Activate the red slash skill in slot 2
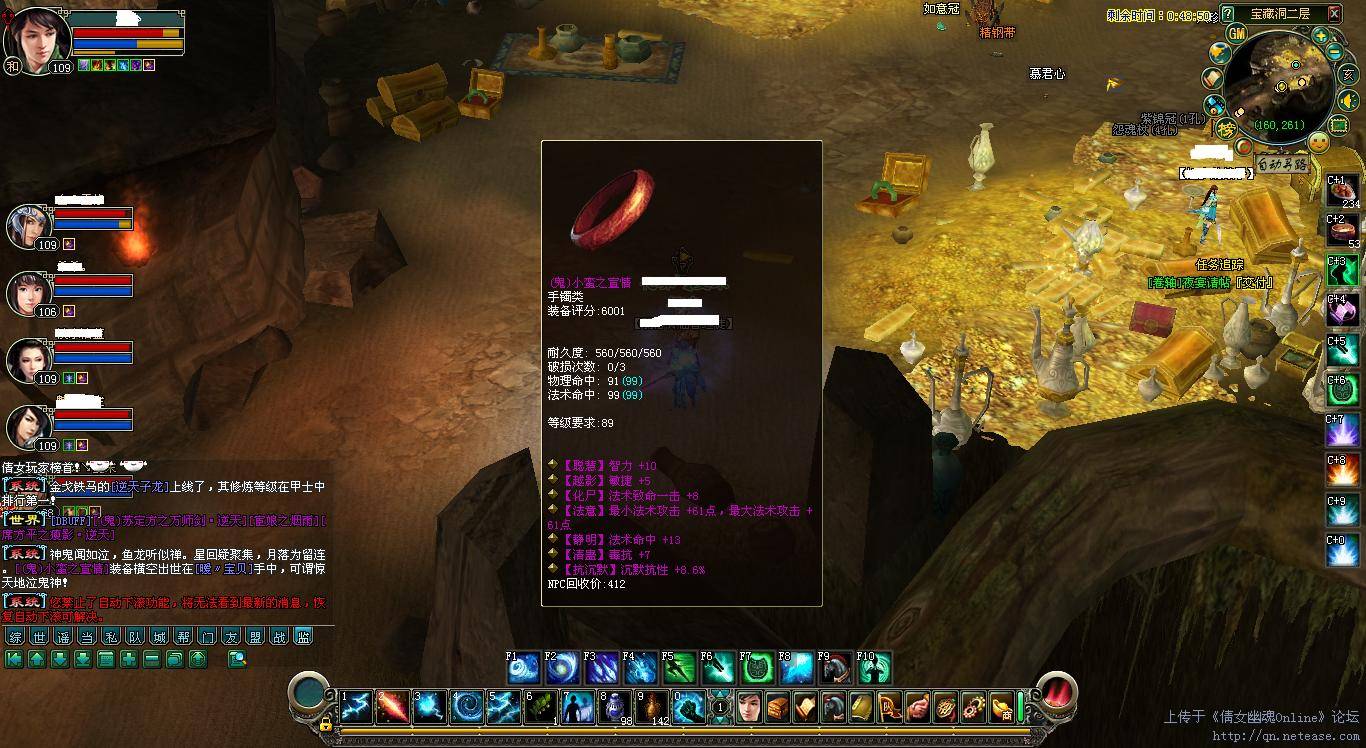This screenshot has width=1366, height=748. (393, 707)
